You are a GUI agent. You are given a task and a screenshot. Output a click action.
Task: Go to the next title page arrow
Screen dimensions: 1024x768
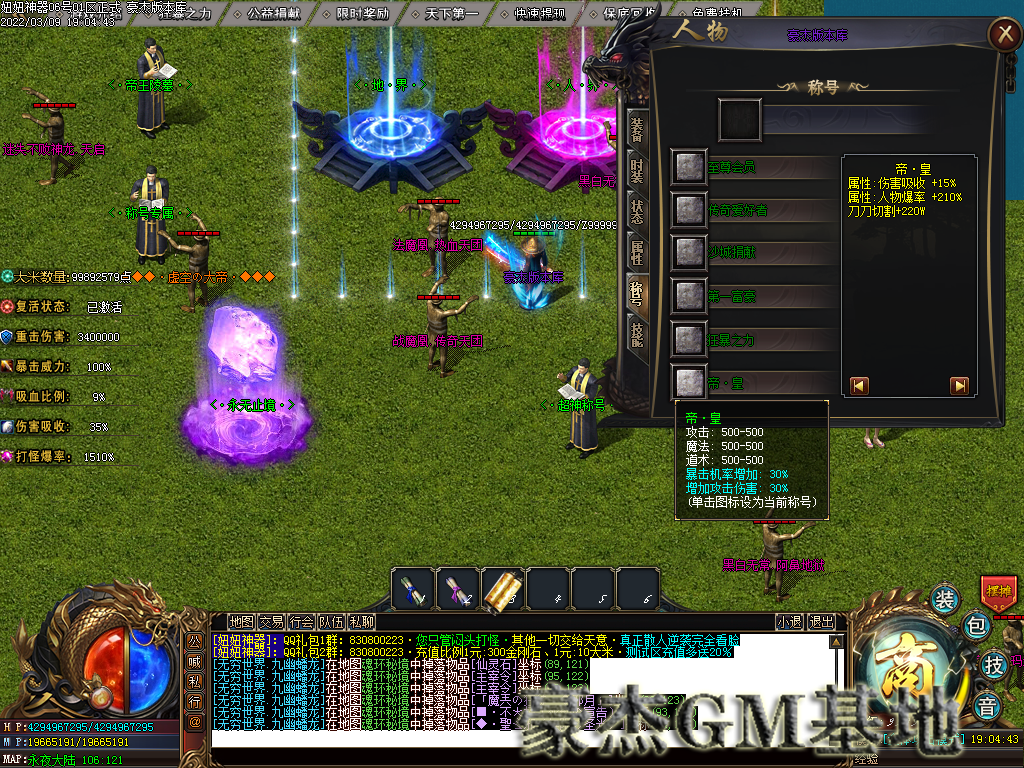point(959,385)
